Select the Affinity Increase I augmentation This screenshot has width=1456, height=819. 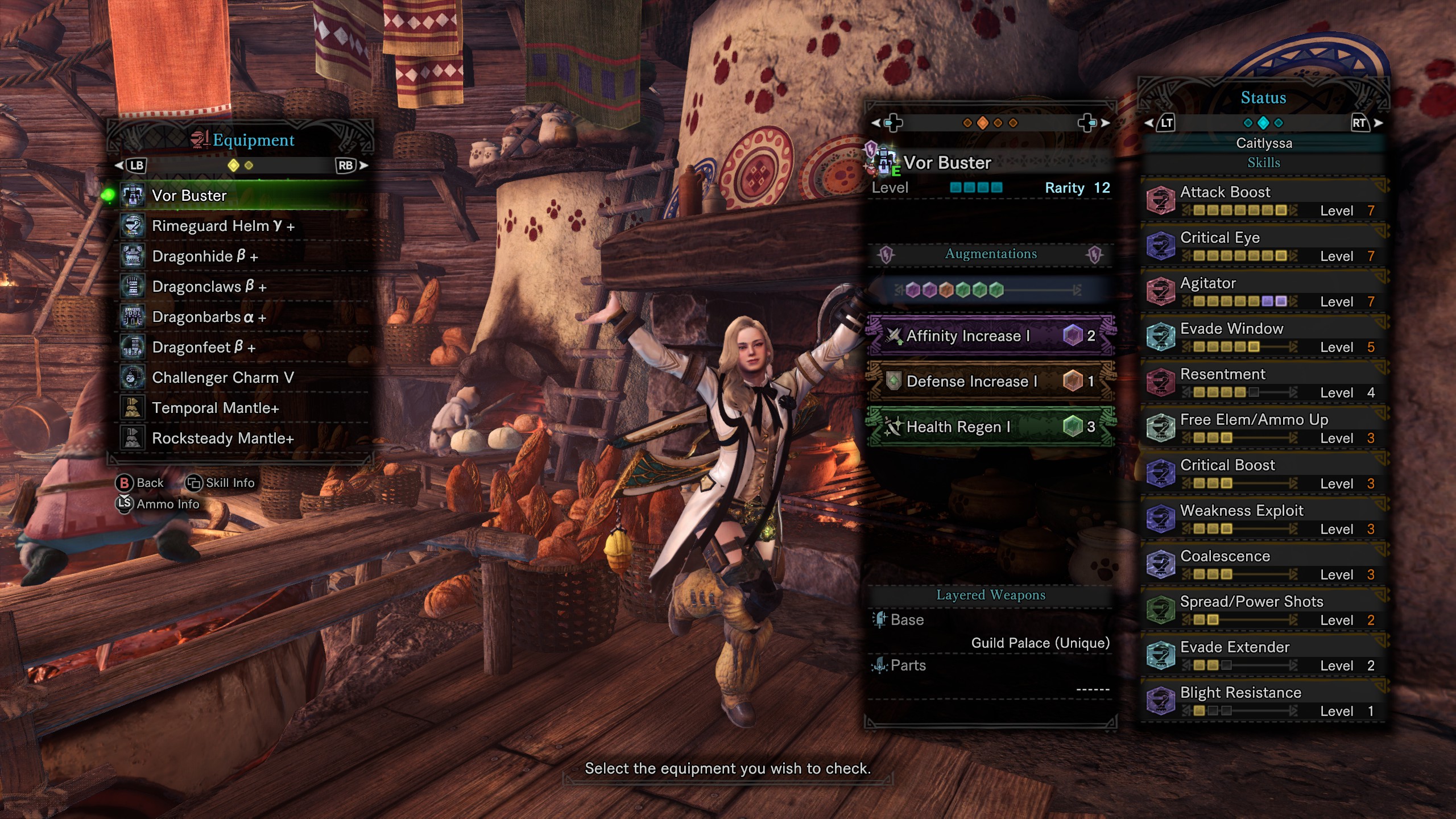tap(990, 336)
